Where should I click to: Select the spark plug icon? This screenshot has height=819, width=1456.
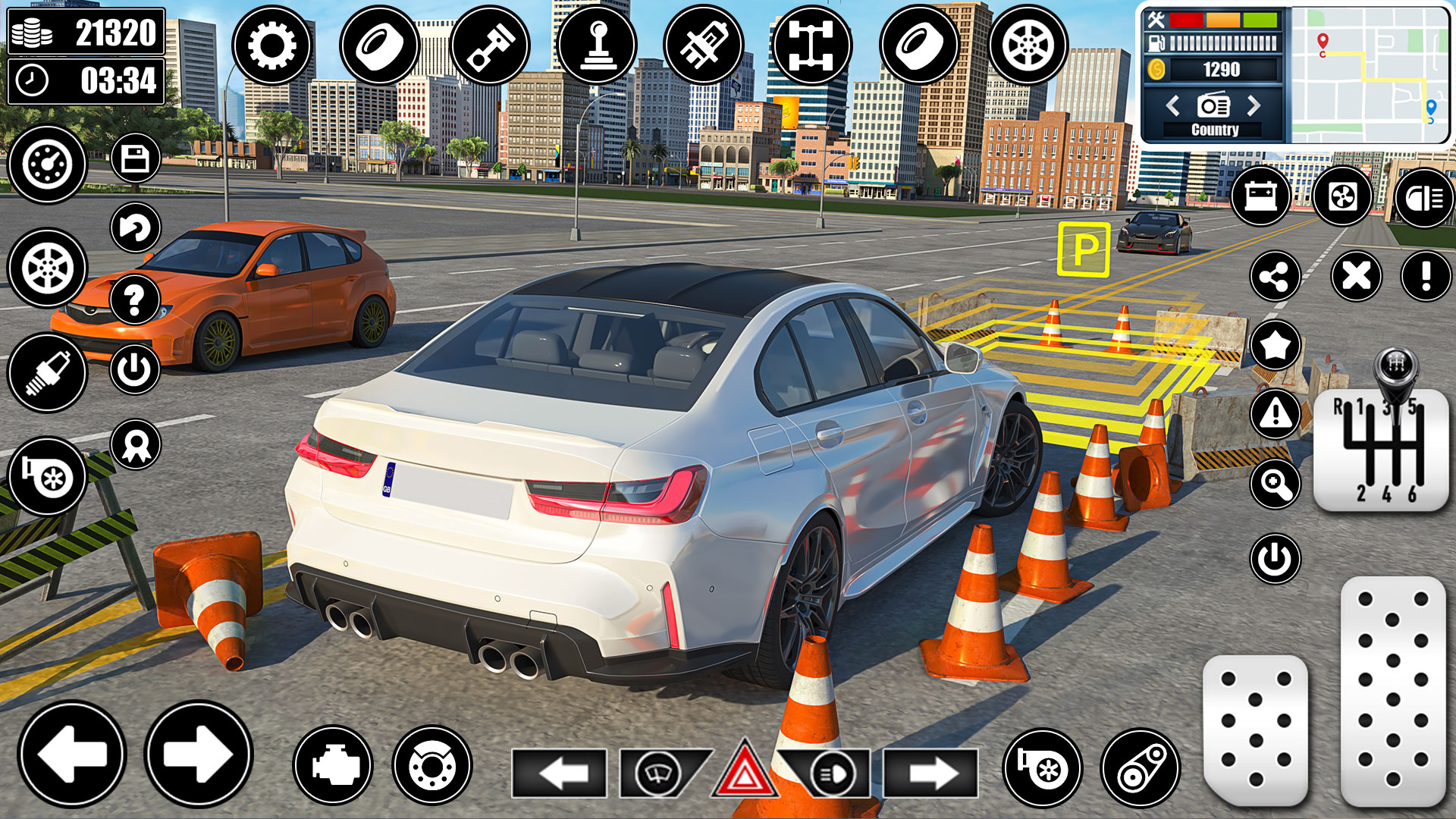[x=45, y=372]
